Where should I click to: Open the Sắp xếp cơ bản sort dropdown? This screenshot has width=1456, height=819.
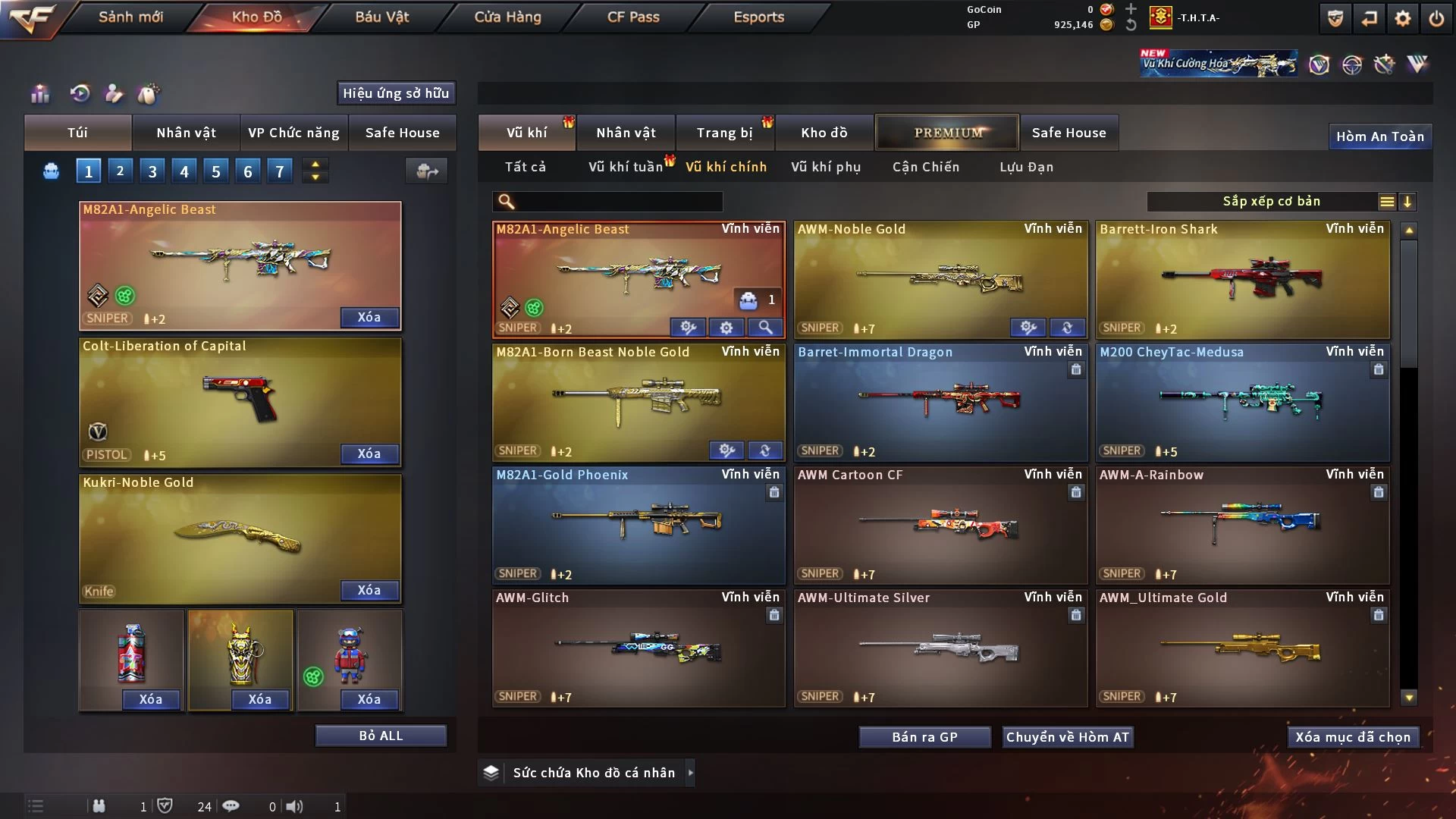1271,202
